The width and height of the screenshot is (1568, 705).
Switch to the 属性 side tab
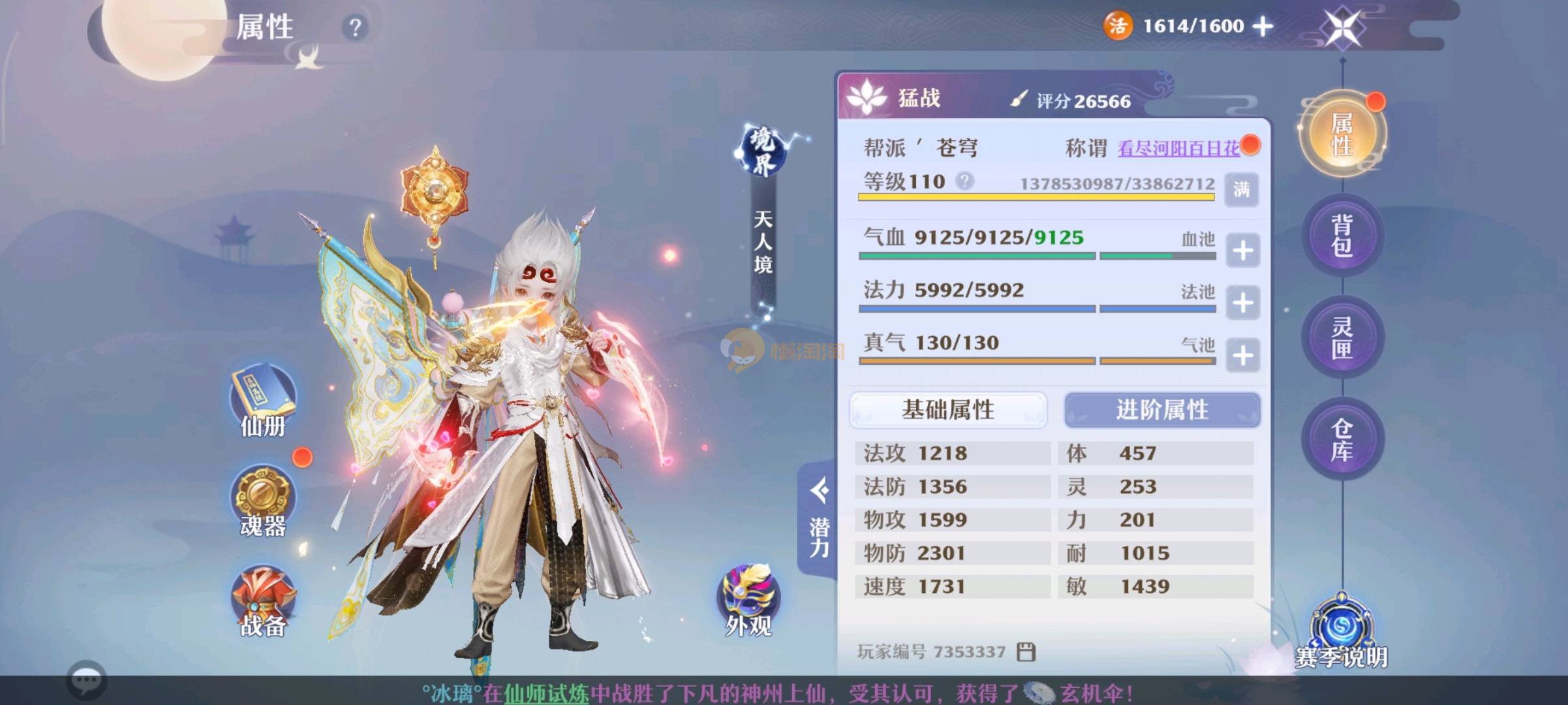(x=1342, y=133)
